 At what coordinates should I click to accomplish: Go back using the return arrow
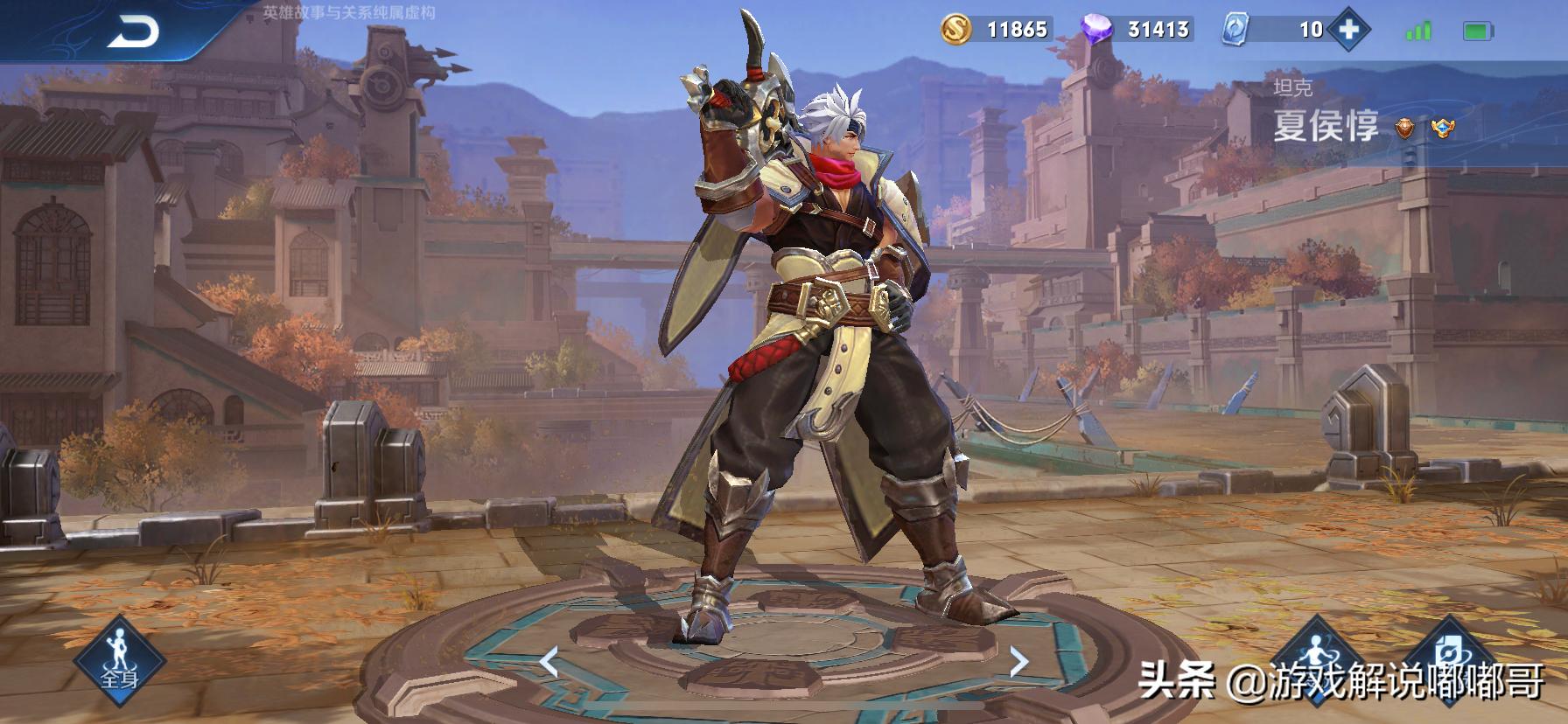pos(133,32)
